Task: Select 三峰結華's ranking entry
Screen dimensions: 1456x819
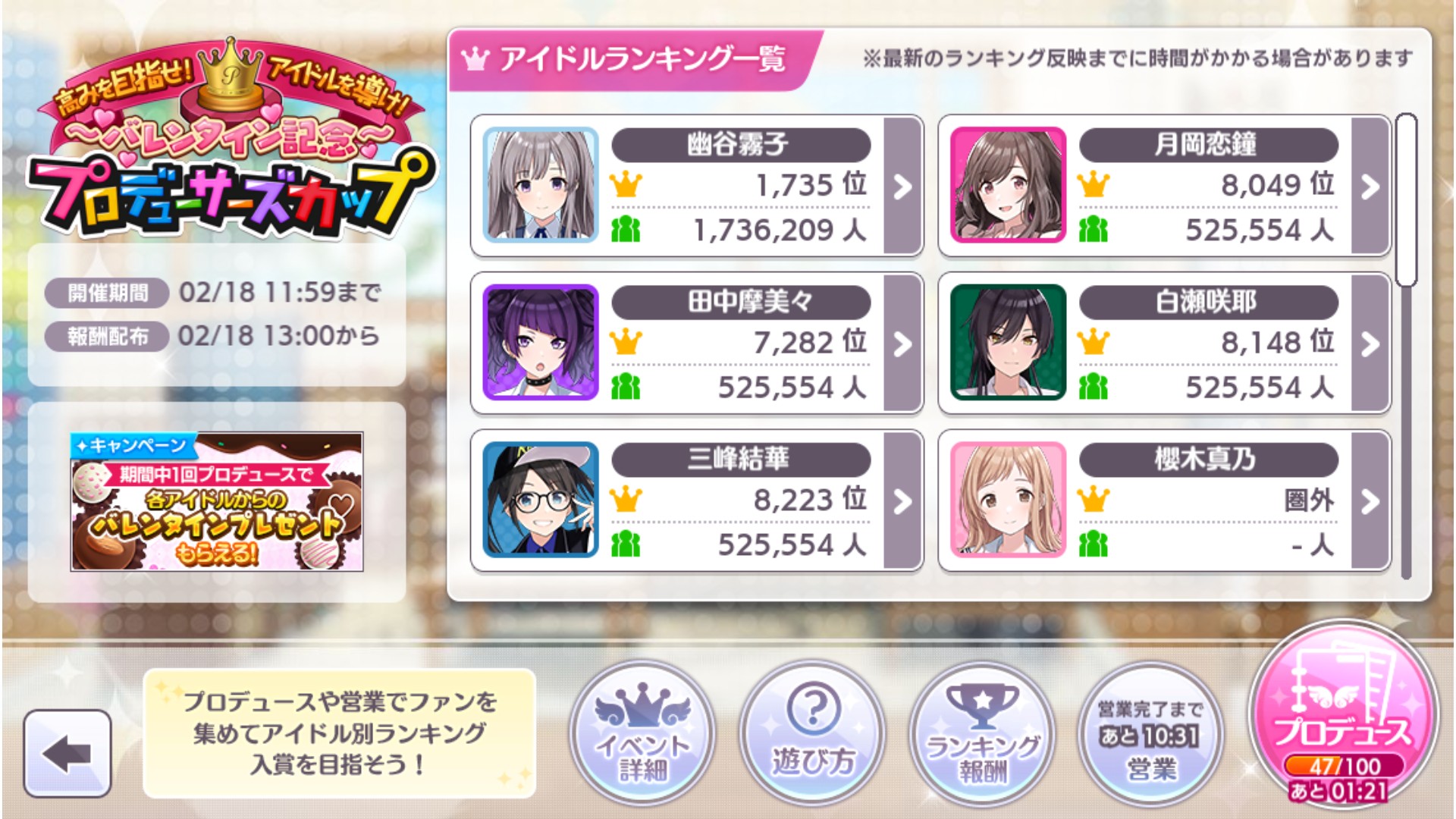Action: click(682, 500)
